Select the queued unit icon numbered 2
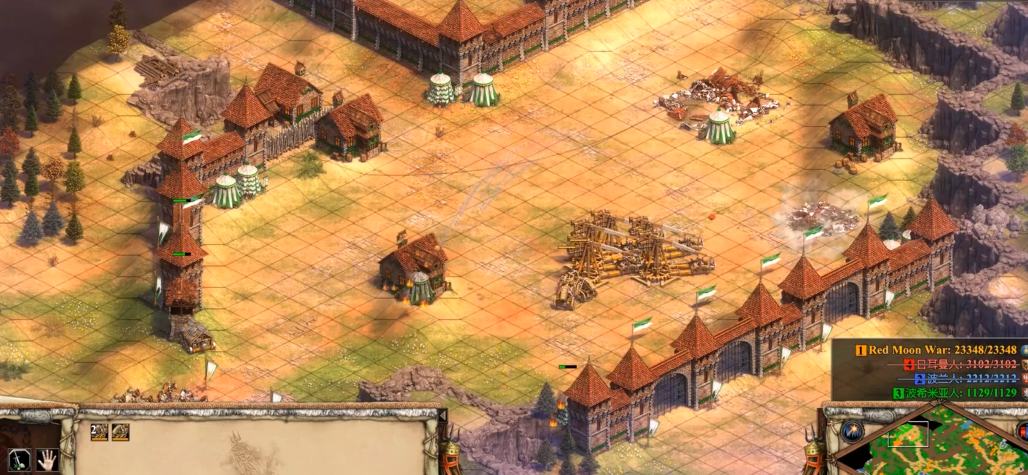Viewport: 1028px width, 475px height. click(x=98, y=432)
